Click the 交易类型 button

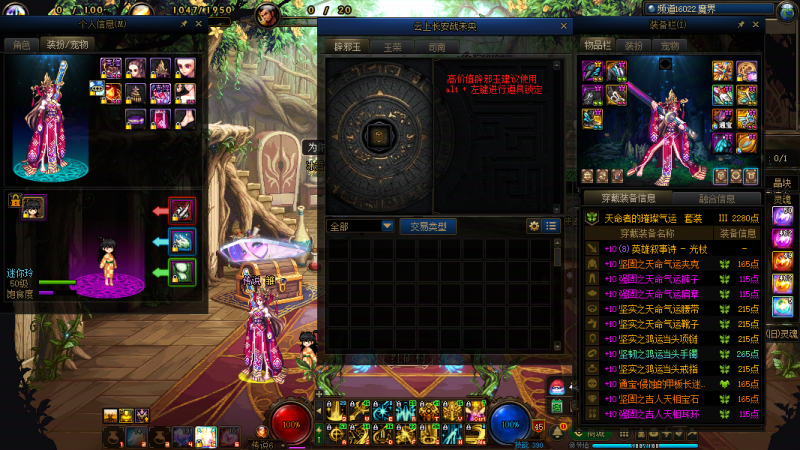(428, 226)
